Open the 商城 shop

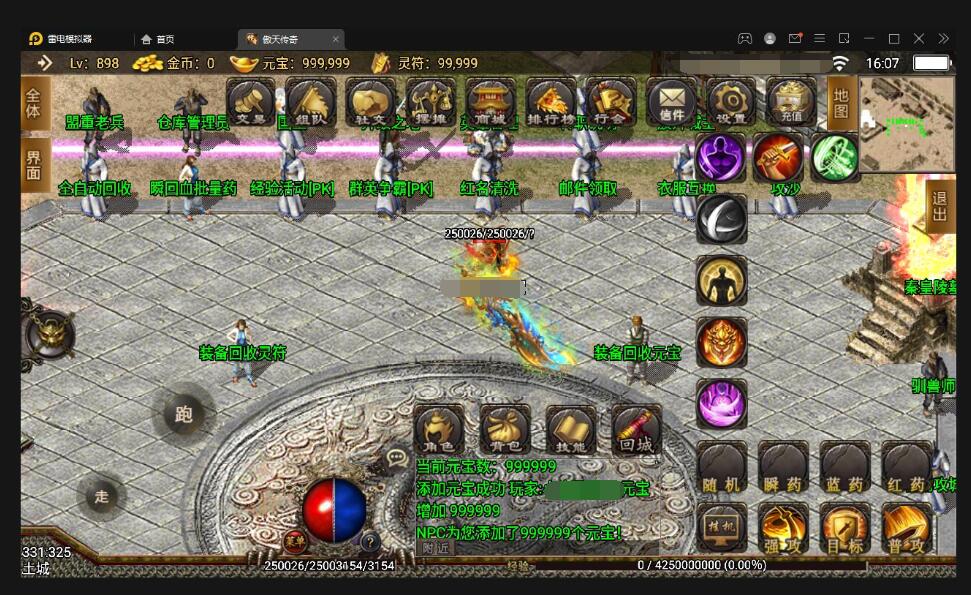coord(490,102)
